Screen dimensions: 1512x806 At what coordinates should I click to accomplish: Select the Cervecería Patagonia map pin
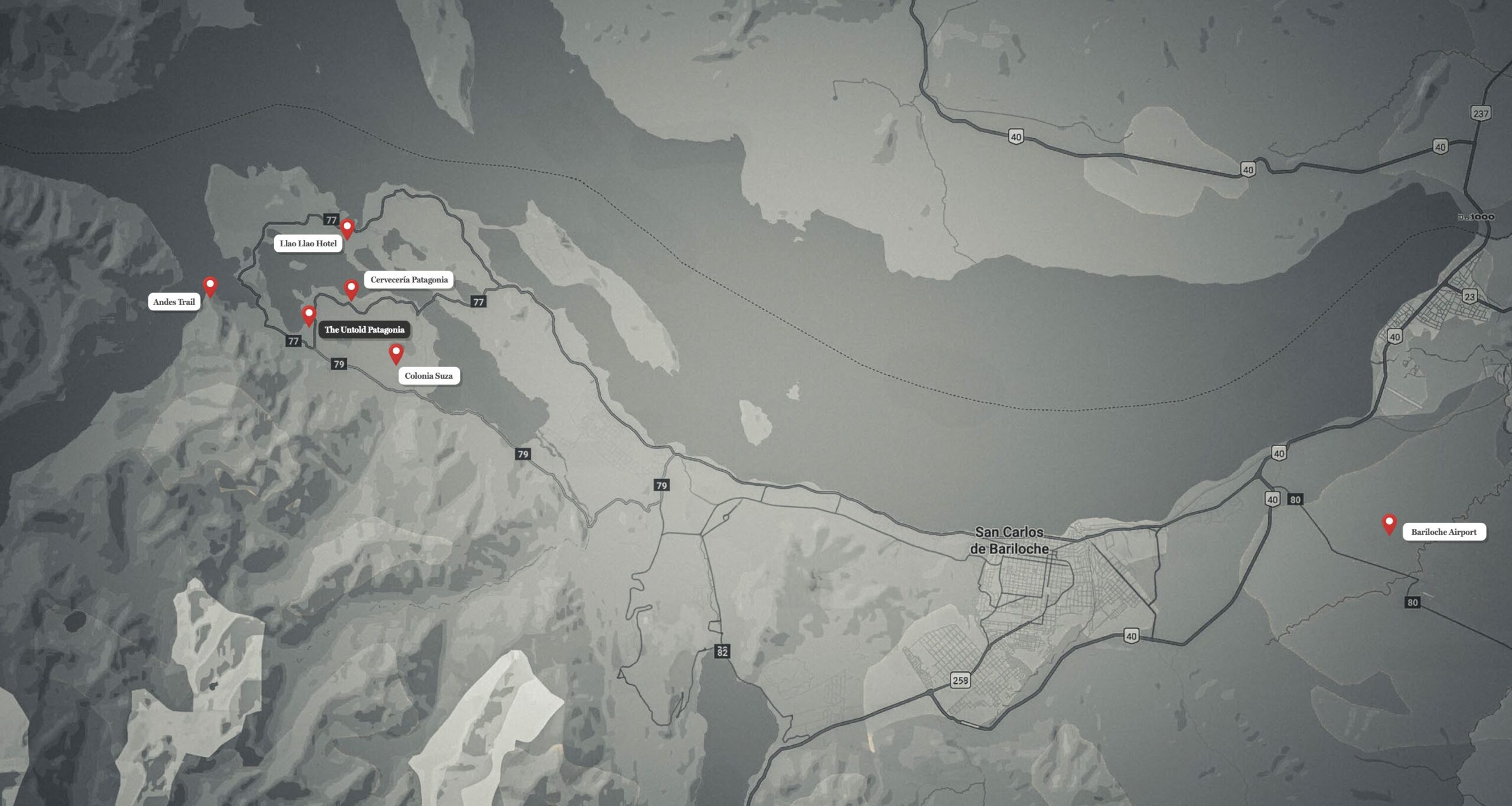pos(351,289)
